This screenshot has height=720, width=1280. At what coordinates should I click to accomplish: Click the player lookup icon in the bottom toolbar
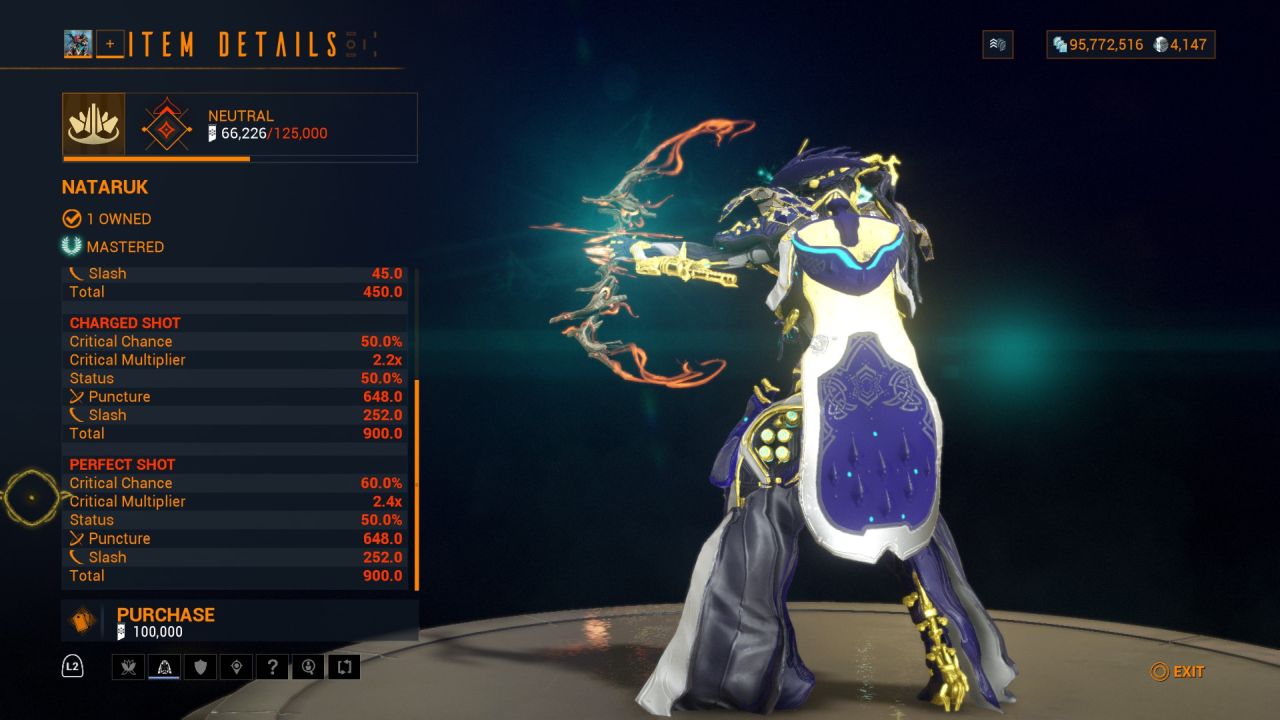click(308, 666)
